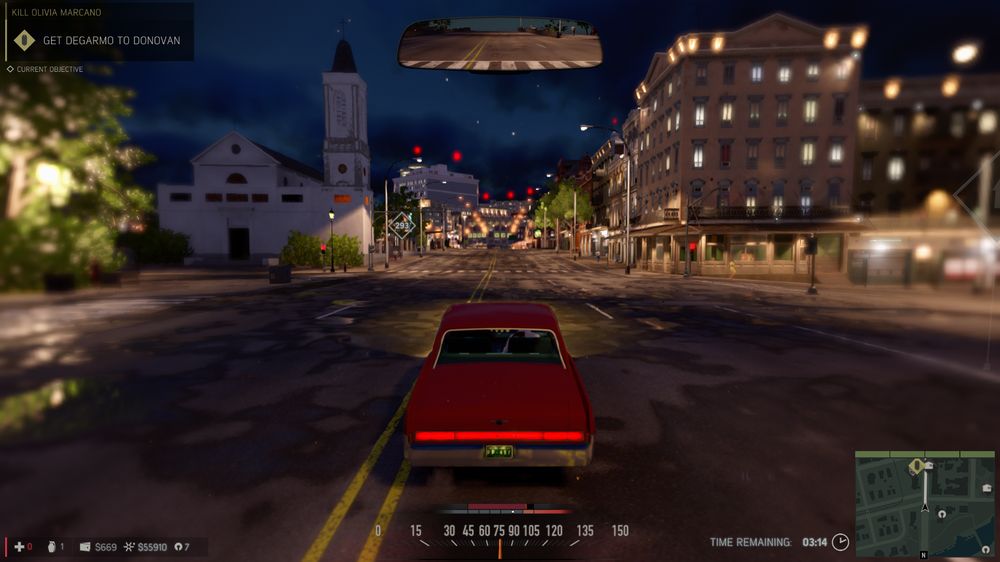Click the time remaining clock icon
The width and height of the screenshot is (1000, 562).
tap(841, 542)
